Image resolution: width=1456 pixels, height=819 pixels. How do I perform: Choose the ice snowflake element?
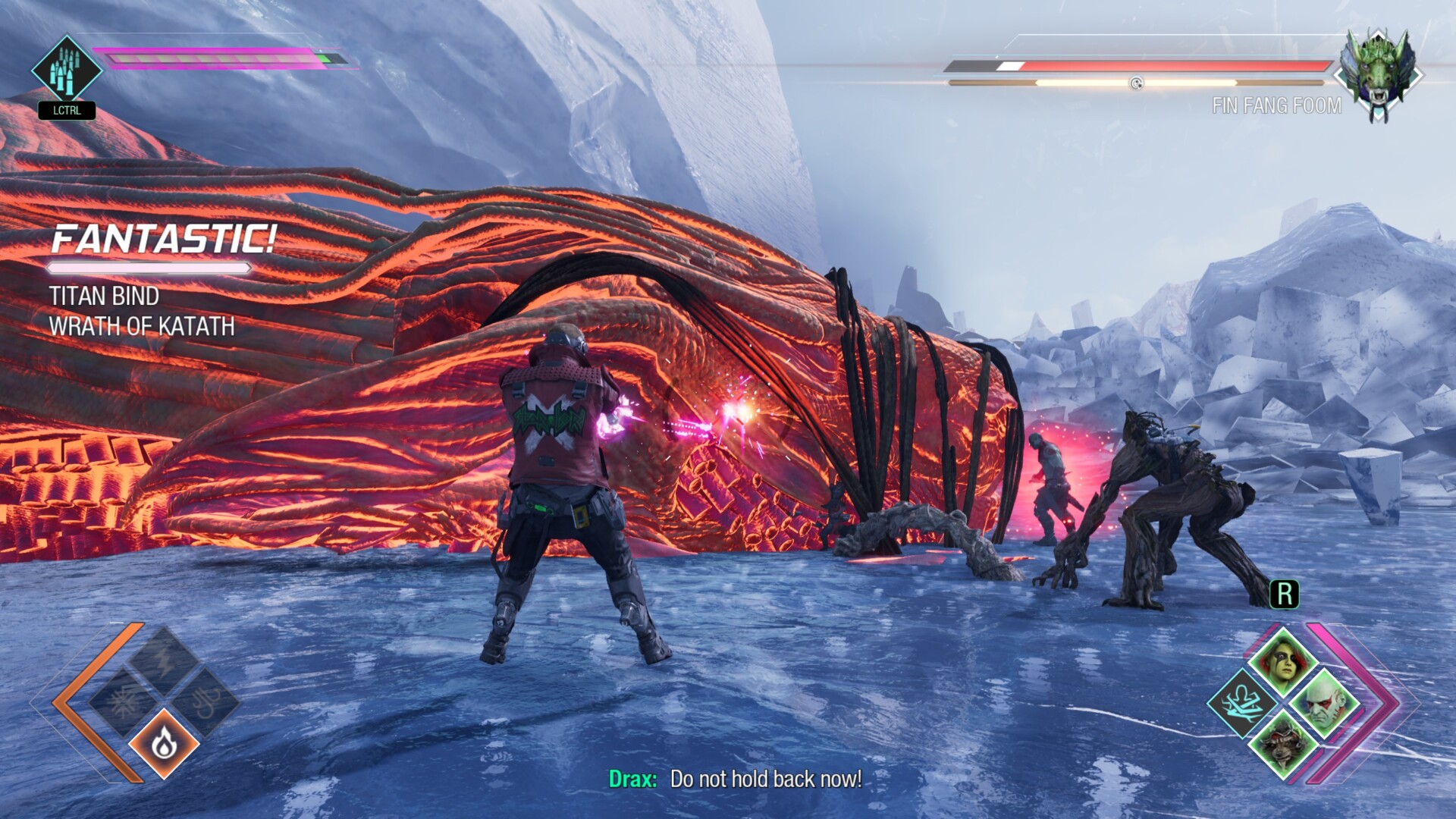123,704
